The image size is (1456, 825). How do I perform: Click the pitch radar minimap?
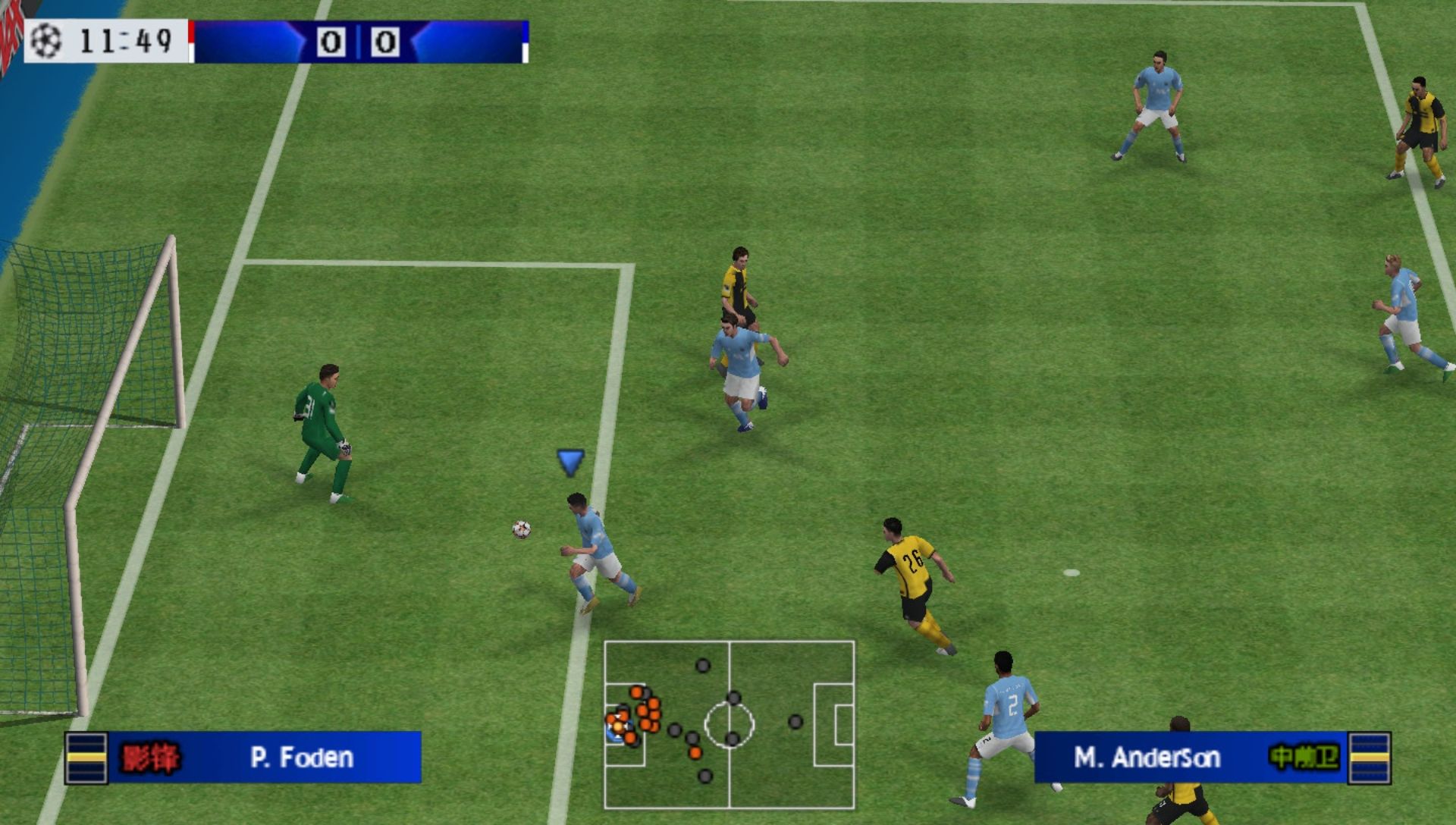coord(729,724)
